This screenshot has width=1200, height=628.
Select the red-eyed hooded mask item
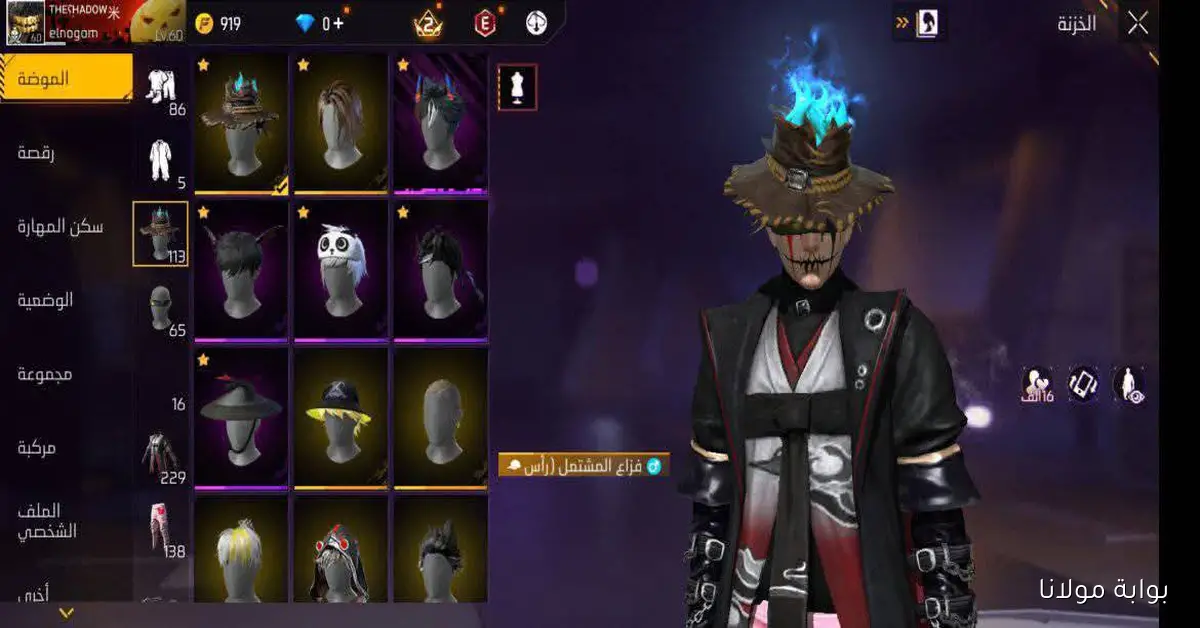pyautogui.click(x=341, y=553)
